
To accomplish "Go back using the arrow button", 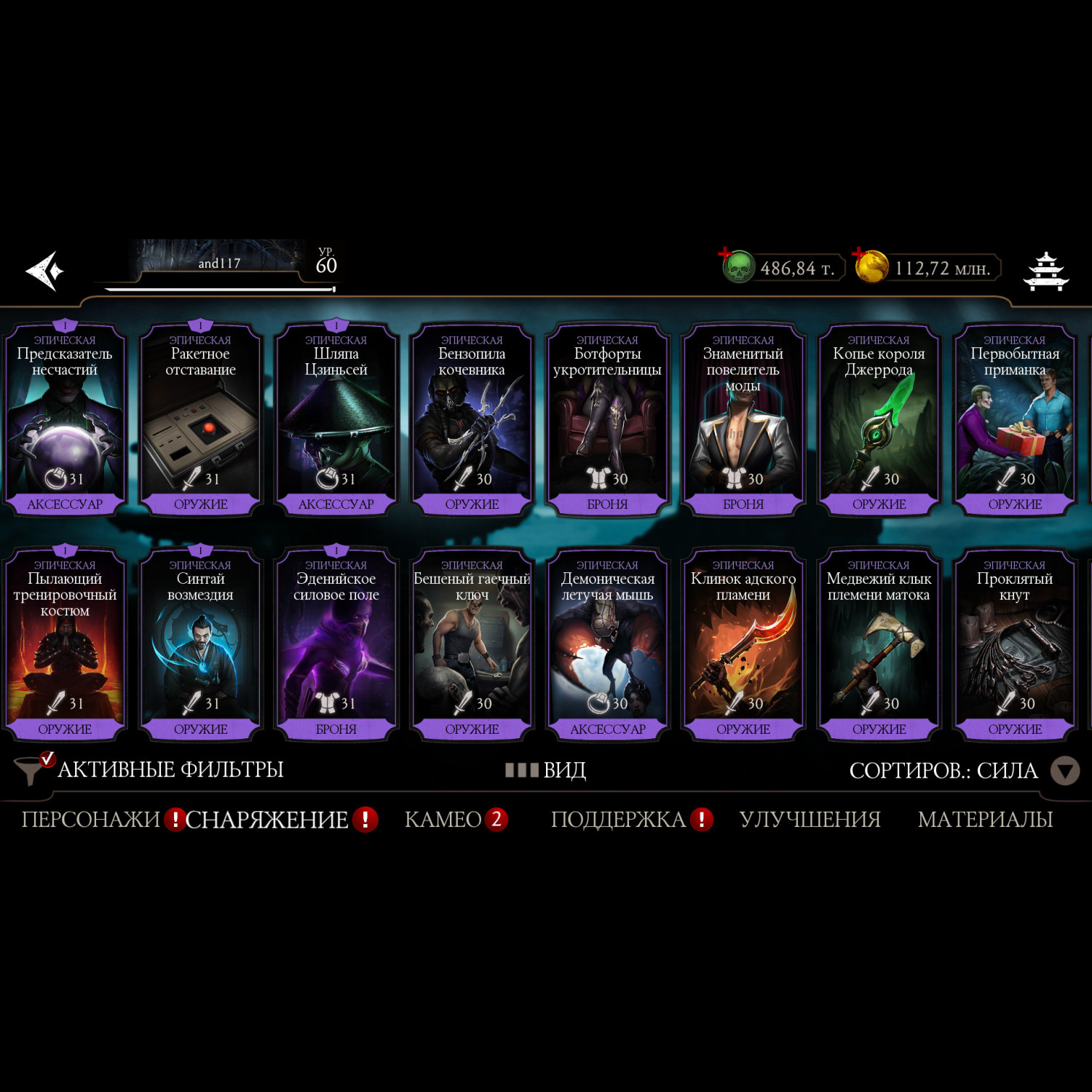I will coord(45,271).
